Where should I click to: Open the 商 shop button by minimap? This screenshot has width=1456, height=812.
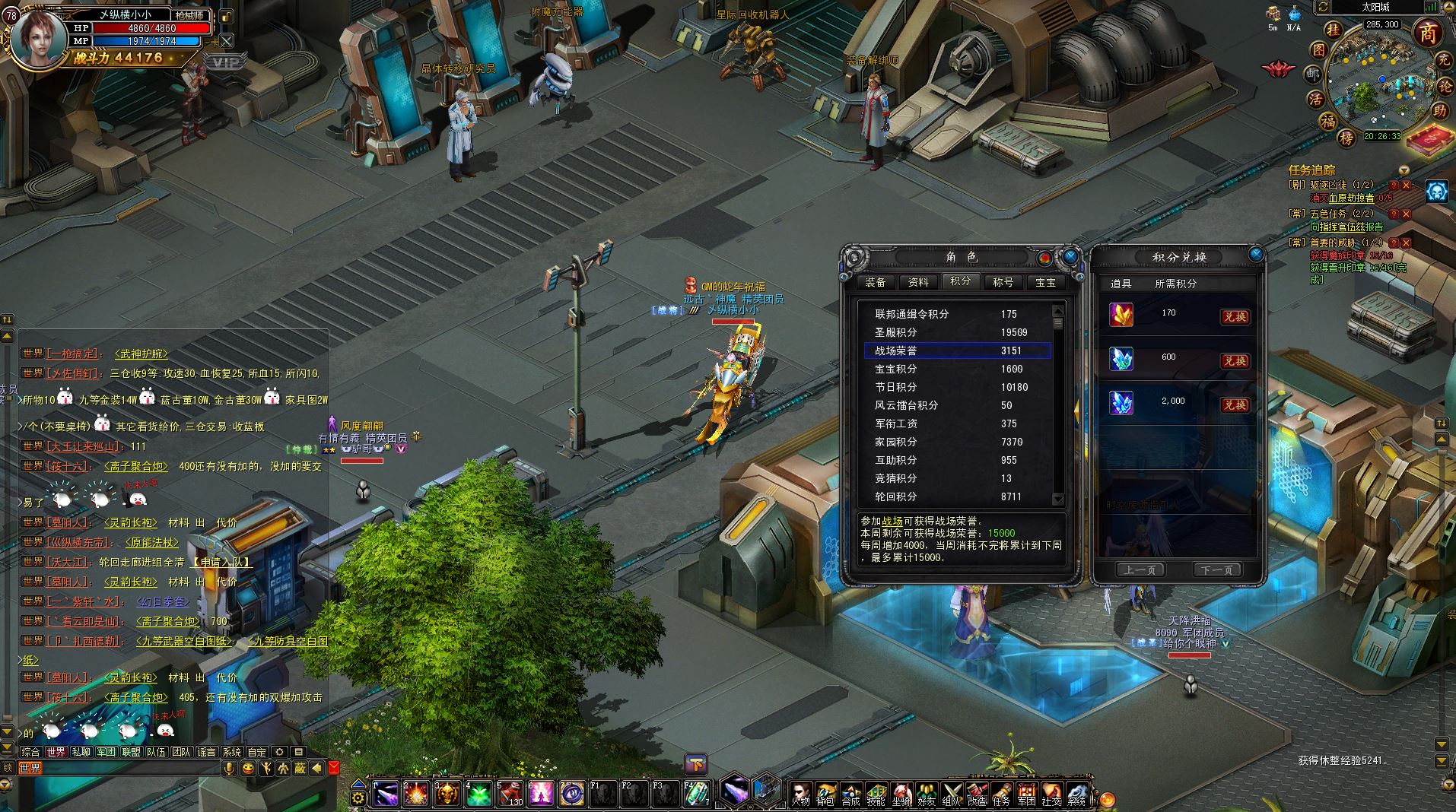(x=1428, y=33)
